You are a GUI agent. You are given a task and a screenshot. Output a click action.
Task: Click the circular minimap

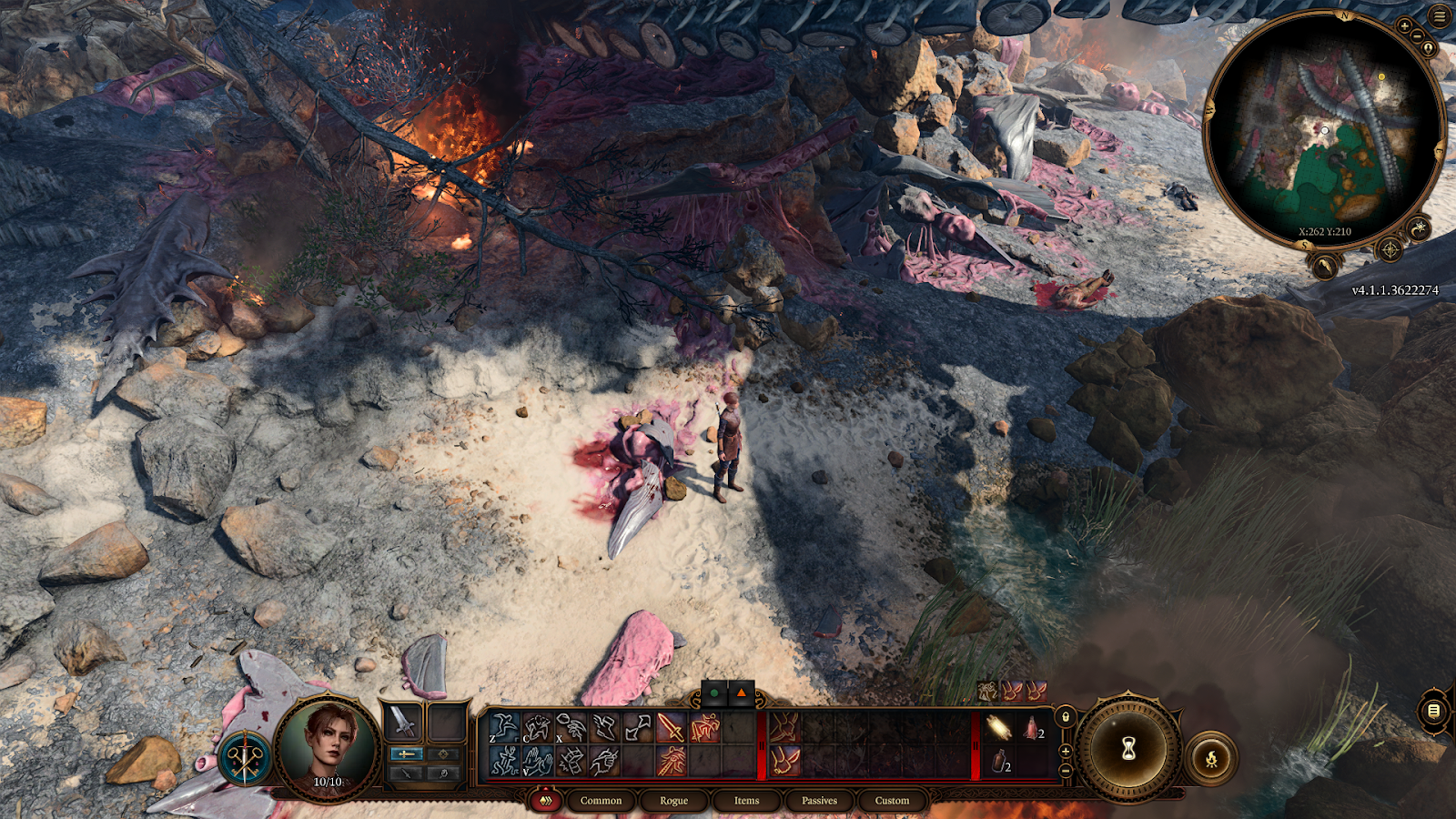pos(1324,127)
